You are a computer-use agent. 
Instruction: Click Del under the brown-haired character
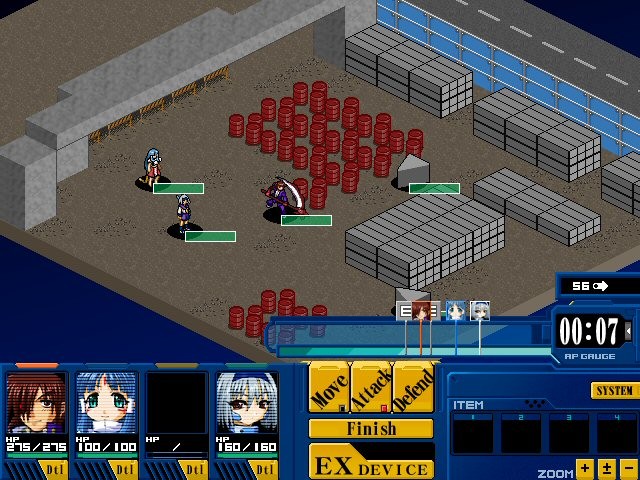pos(54,468)
